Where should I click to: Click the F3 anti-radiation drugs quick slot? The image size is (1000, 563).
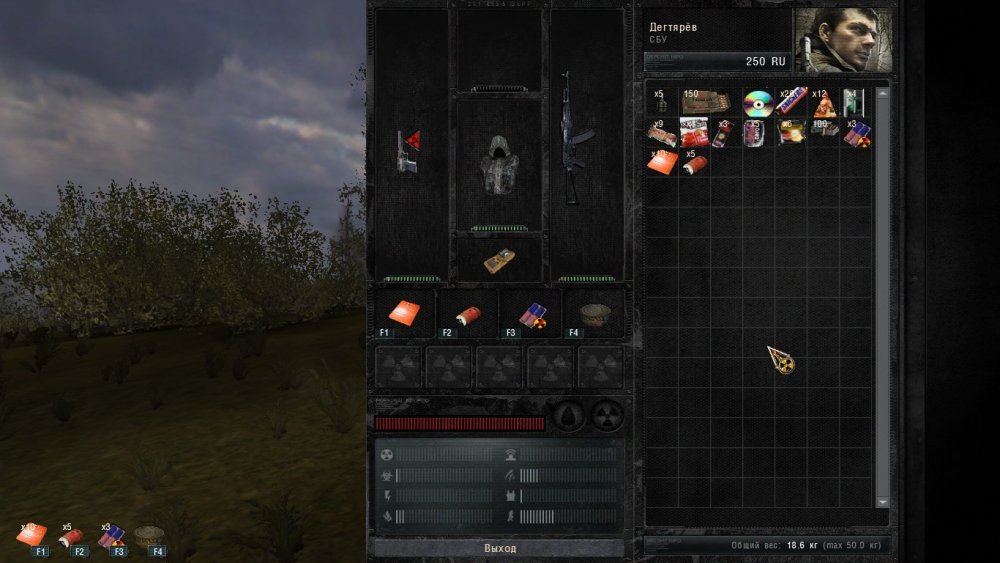coord(531,314)
